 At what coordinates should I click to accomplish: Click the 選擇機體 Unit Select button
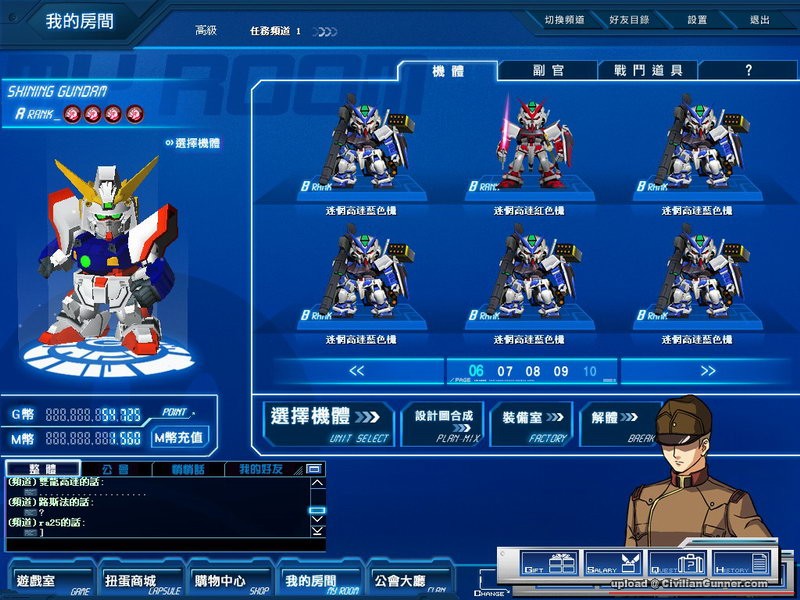click(x=327, y=423)
